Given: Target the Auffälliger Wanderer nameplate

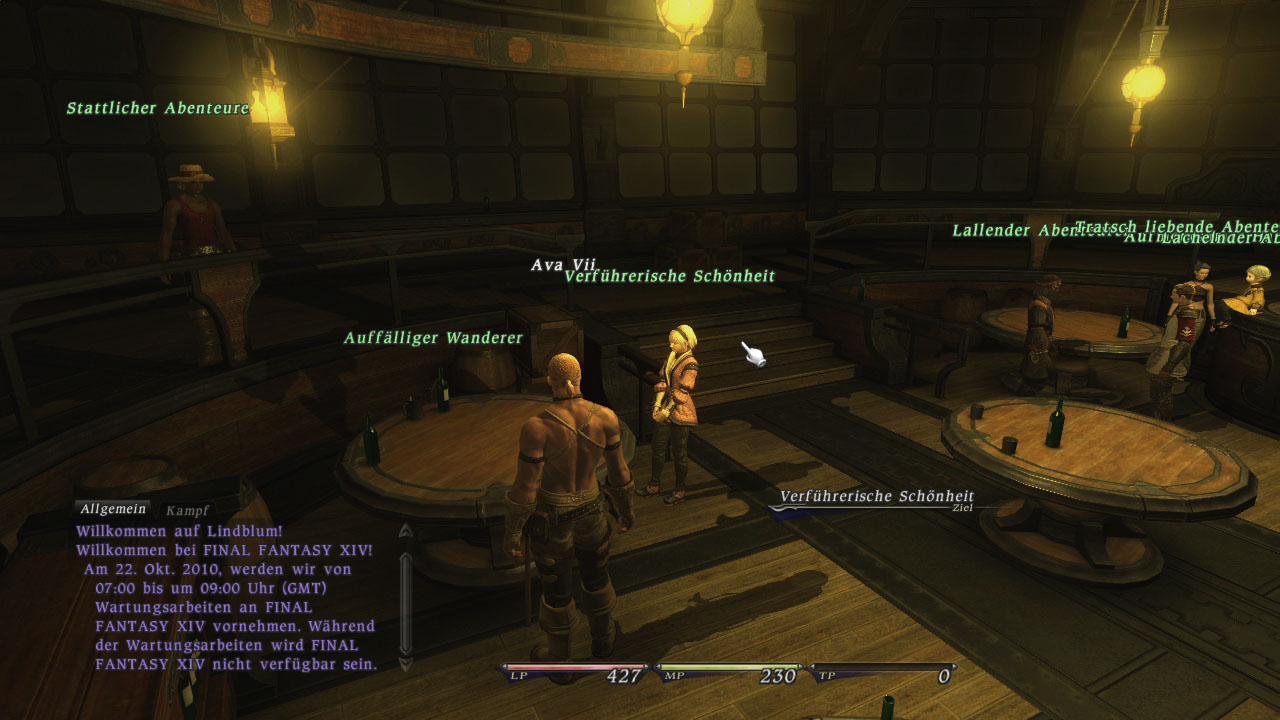Looking at the screenshot, I should click(x=433, y=338).
